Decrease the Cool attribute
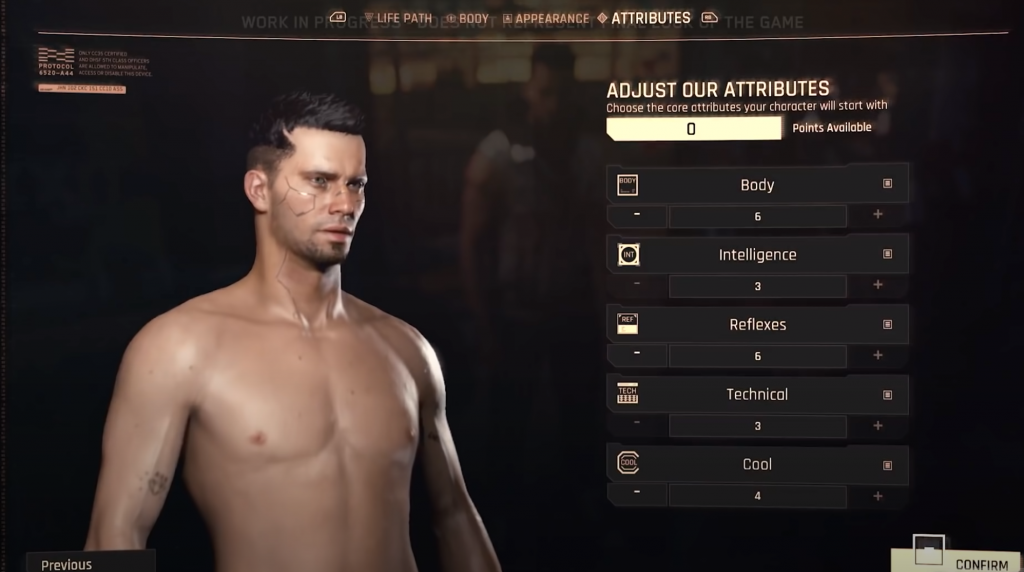This screenshot has height=572, width=1024. pos(637,495)
